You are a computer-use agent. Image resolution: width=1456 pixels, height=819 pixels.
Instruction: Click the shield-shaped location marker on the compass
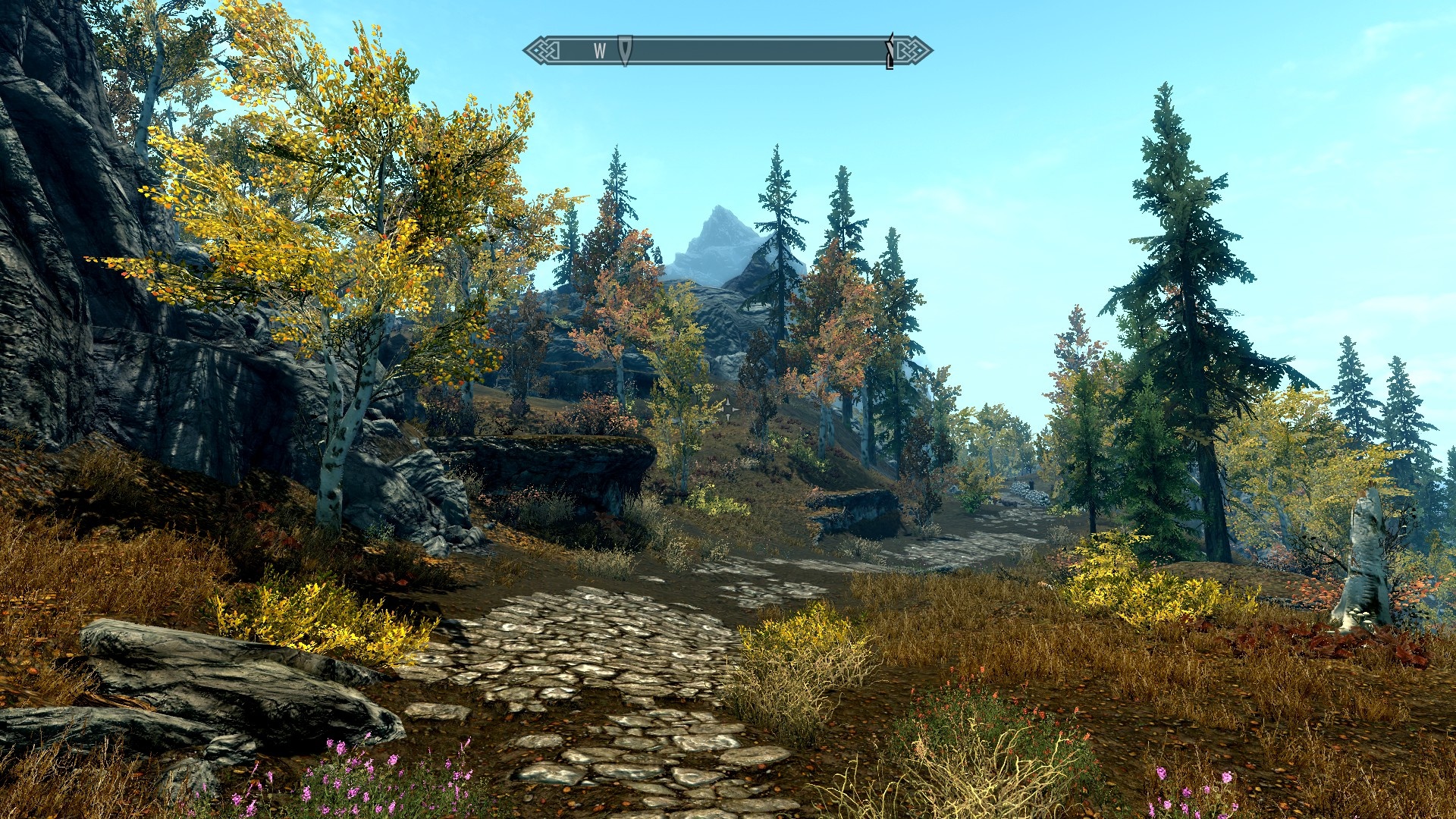[625, 50]
